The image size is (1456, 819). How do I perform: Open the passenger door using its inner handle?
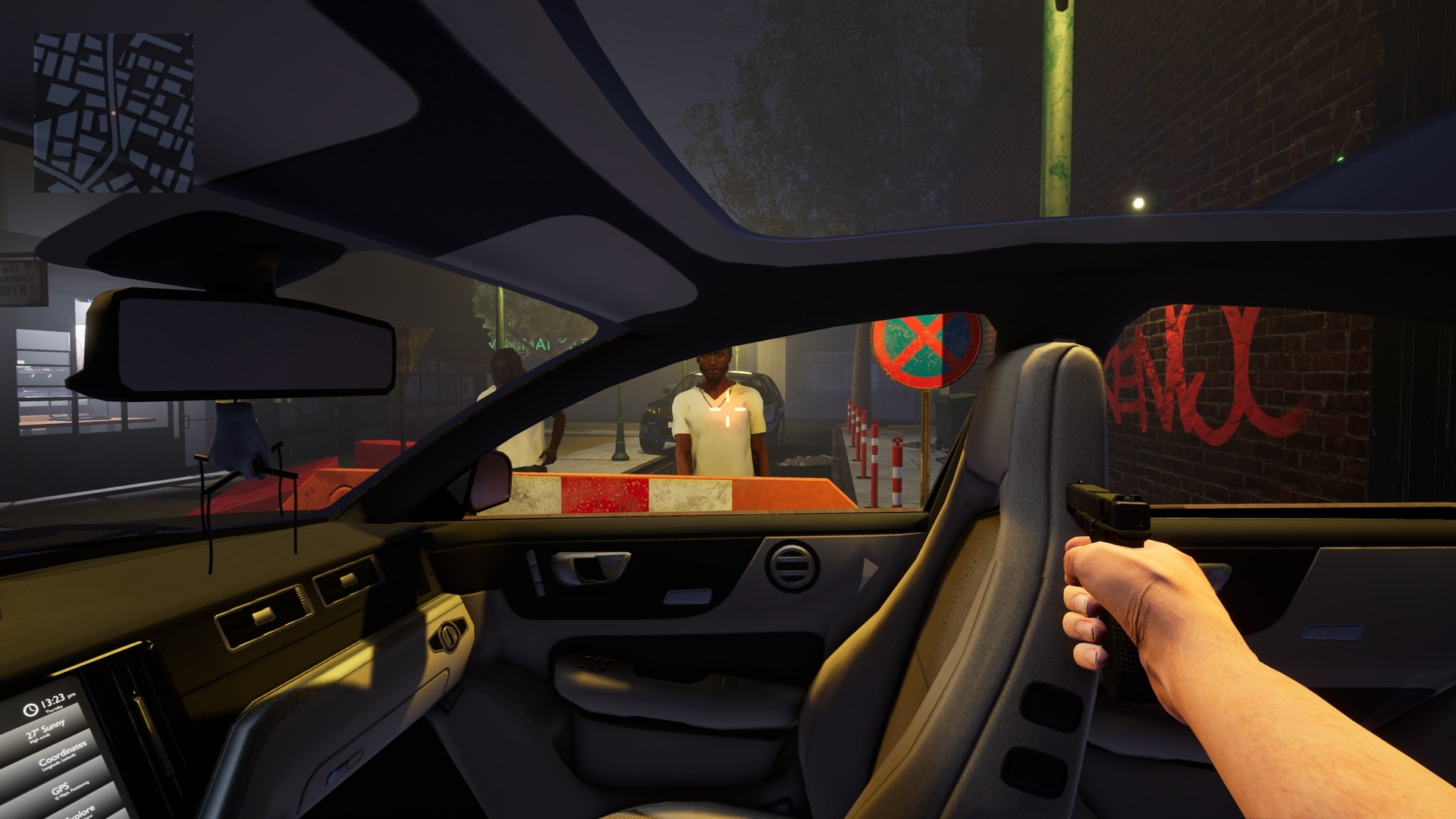591,568
